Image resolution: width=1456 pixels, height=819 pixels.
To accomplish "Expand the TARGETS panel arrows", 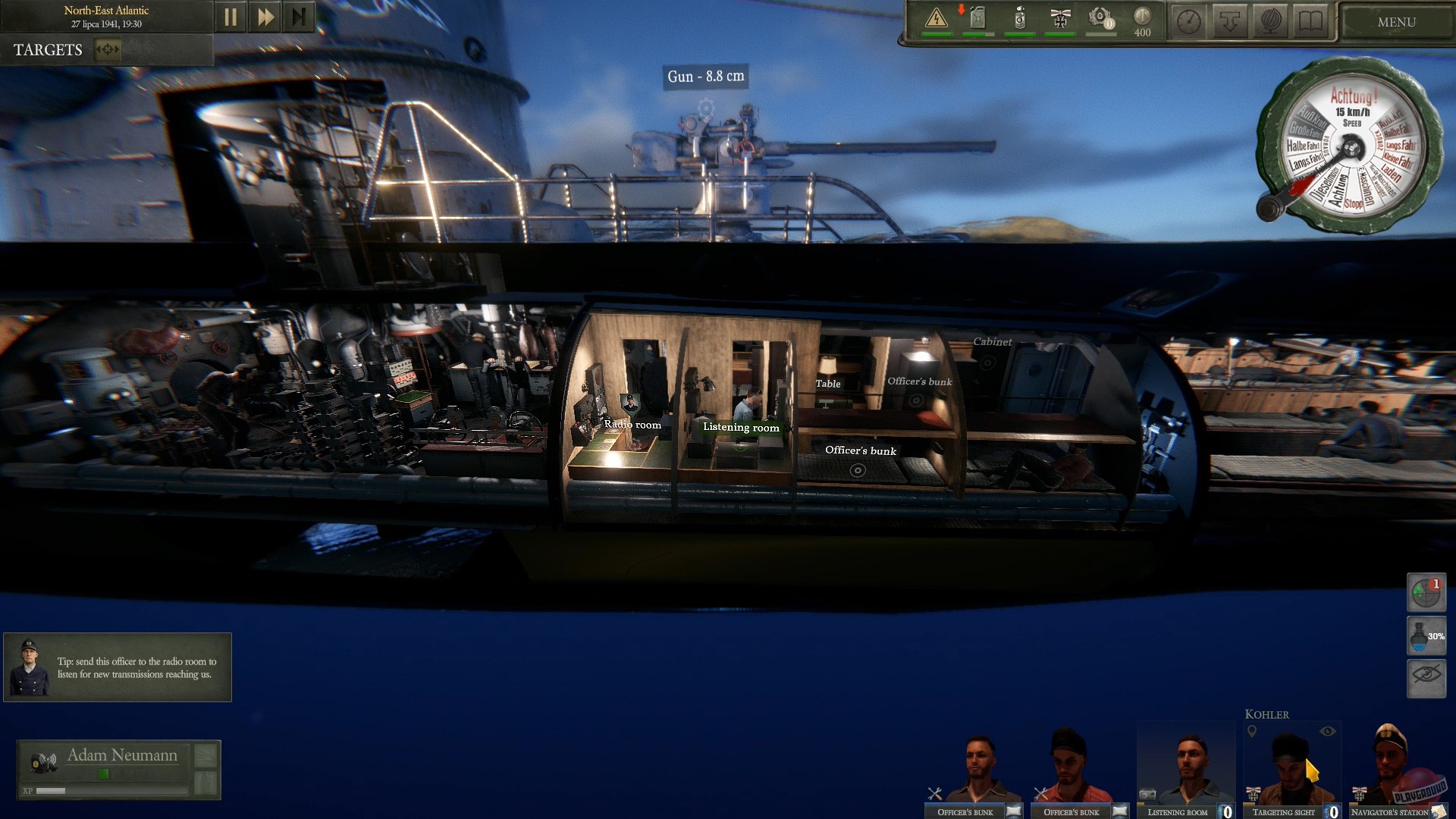I will [x=106, y=50].
